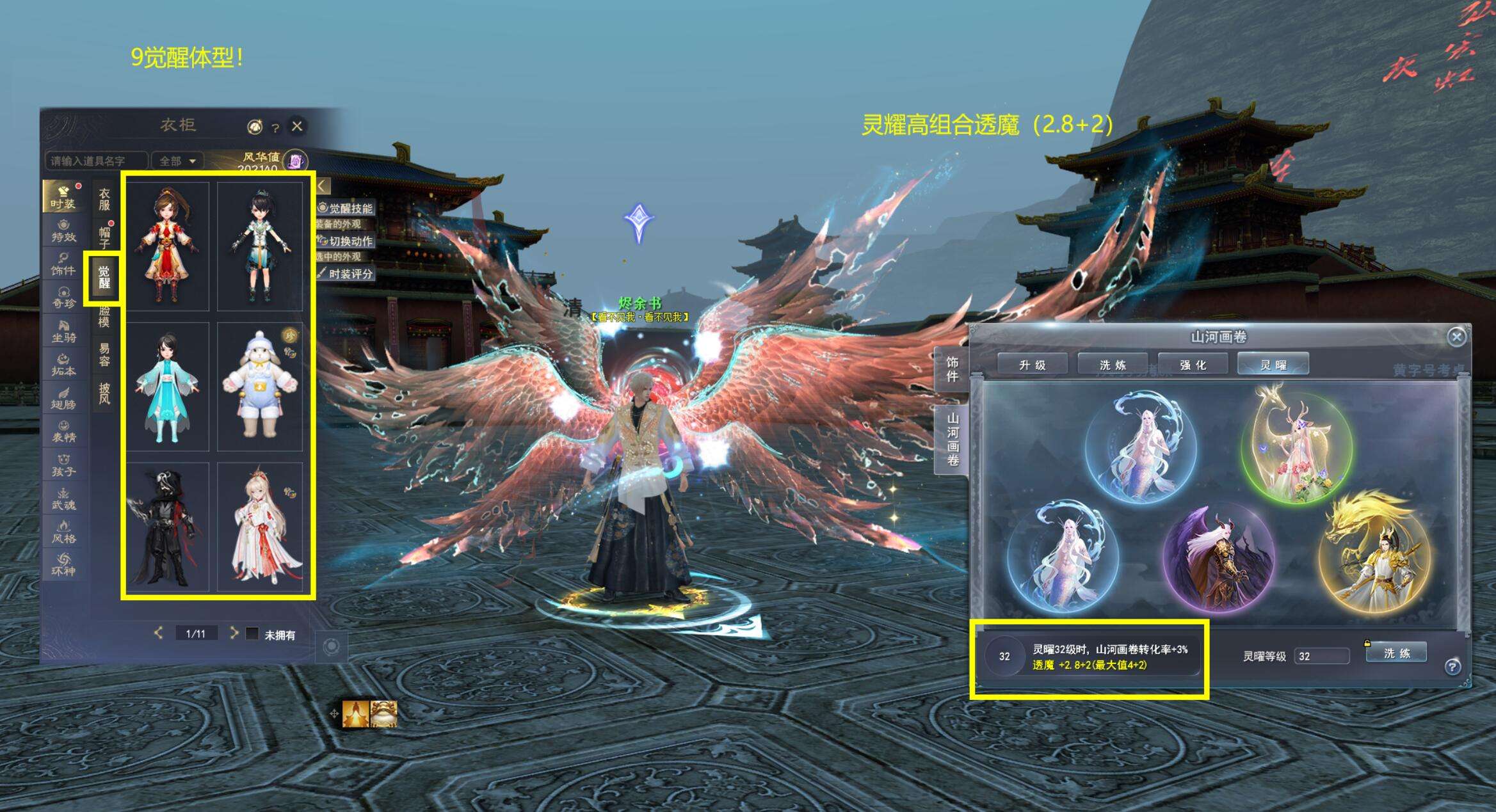Open the 时装评分 fashion score
The image size is (1496, 812).
346,274
